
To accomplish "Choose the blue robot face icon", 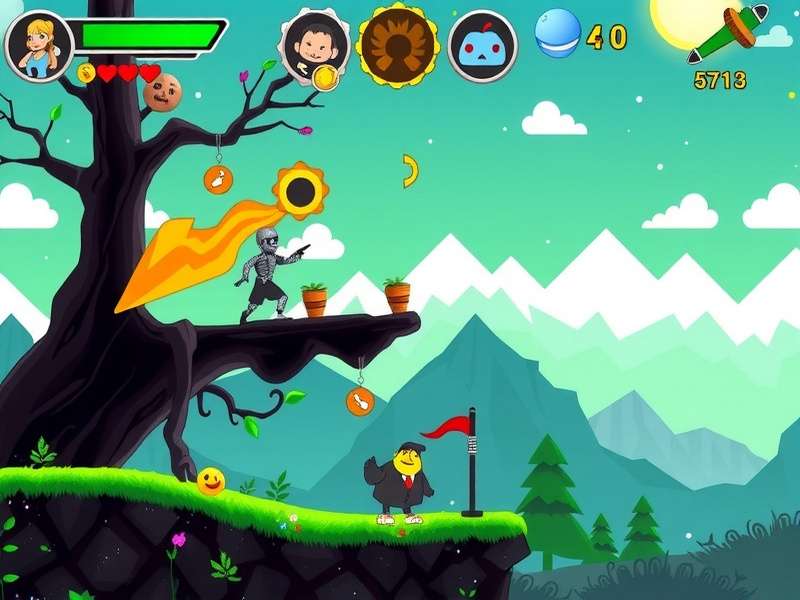I will pyautogui.click(x=483, y=46).
